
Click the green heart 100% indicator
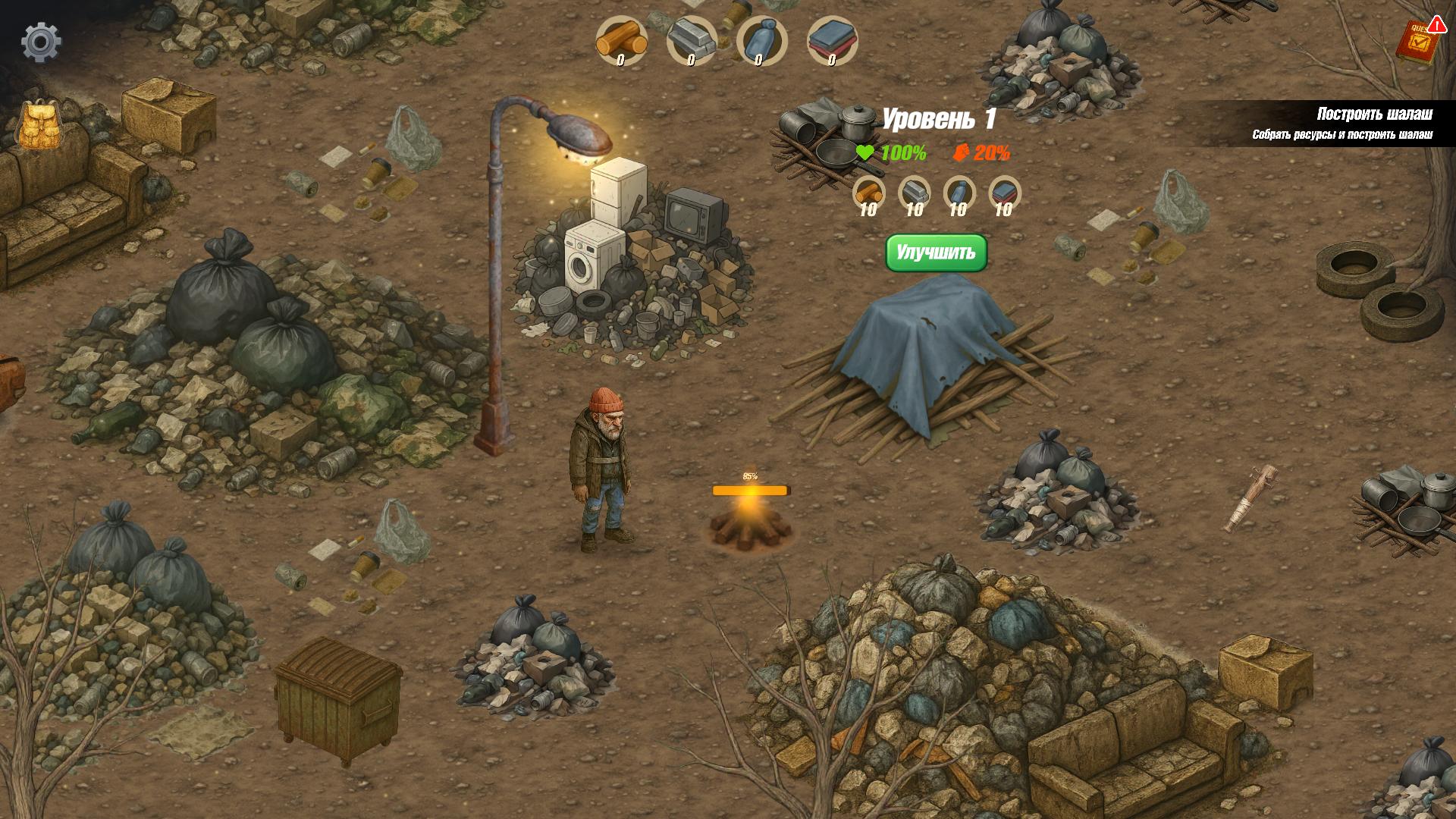tap(892, 152)
